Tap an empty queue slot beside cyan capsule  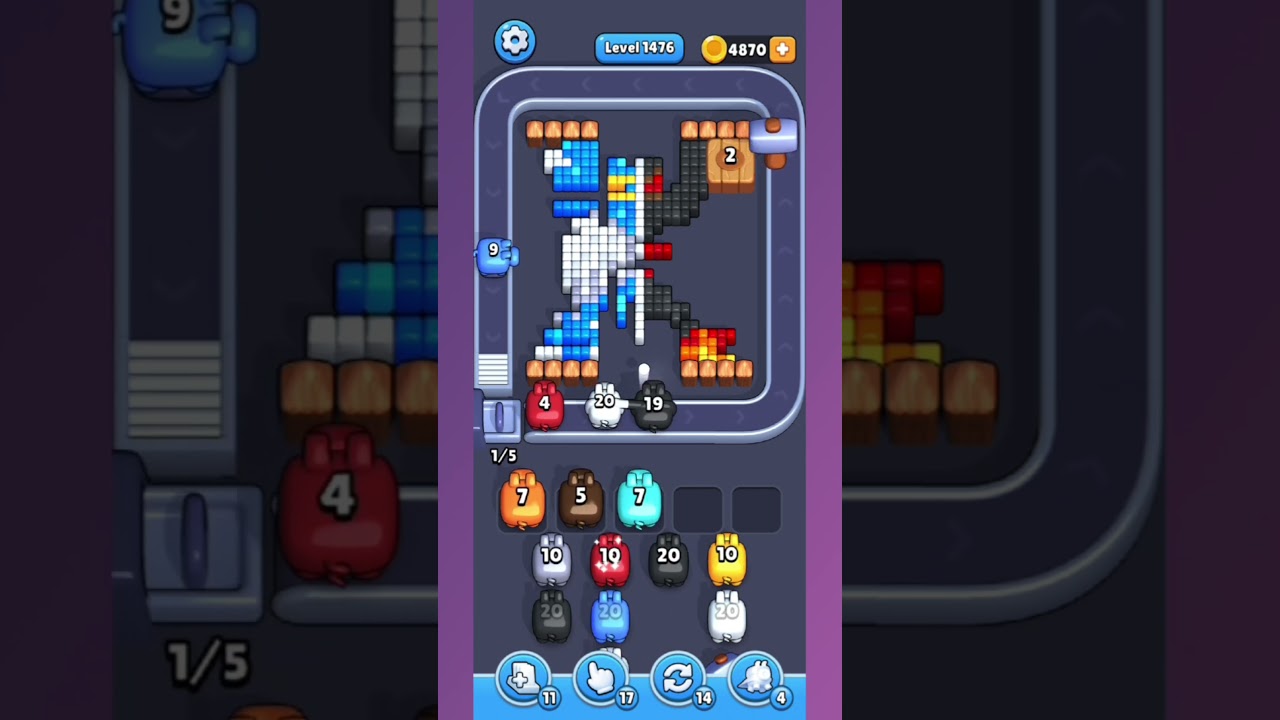[x=697, y=508]
